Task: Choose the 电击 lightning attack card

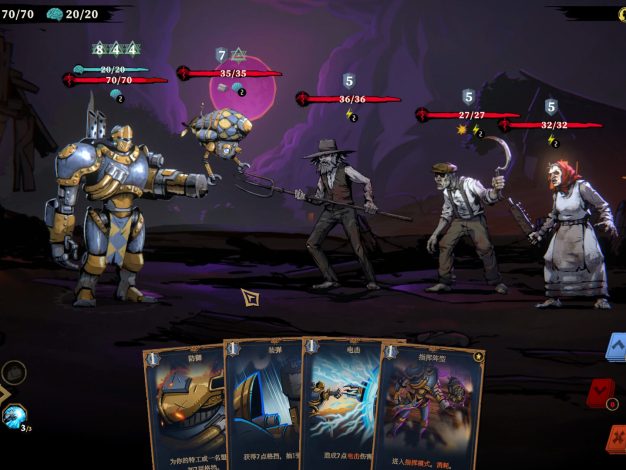Action: 340,405
